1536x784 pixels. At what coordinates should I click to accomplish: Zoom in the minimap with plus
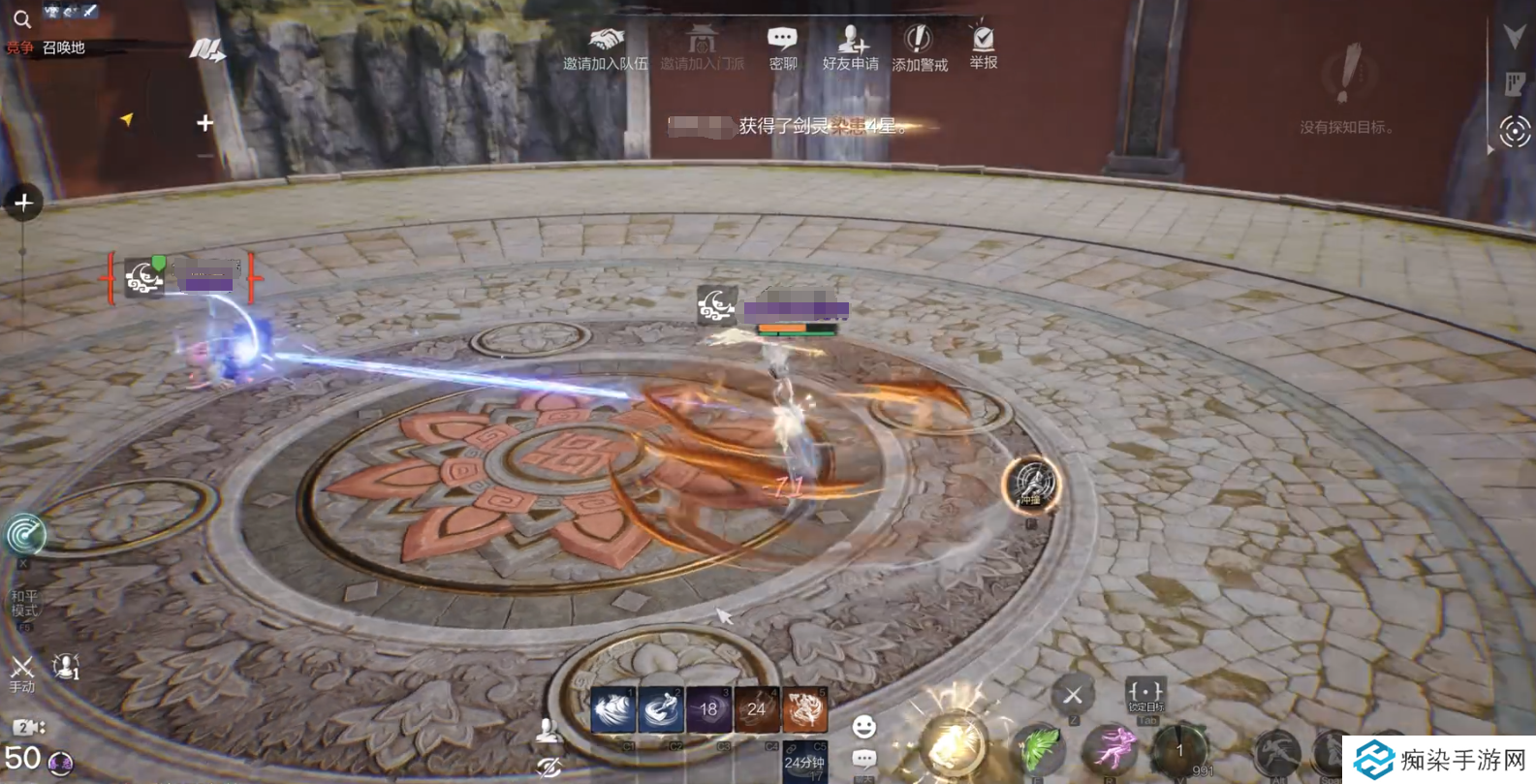pos(204,123)
